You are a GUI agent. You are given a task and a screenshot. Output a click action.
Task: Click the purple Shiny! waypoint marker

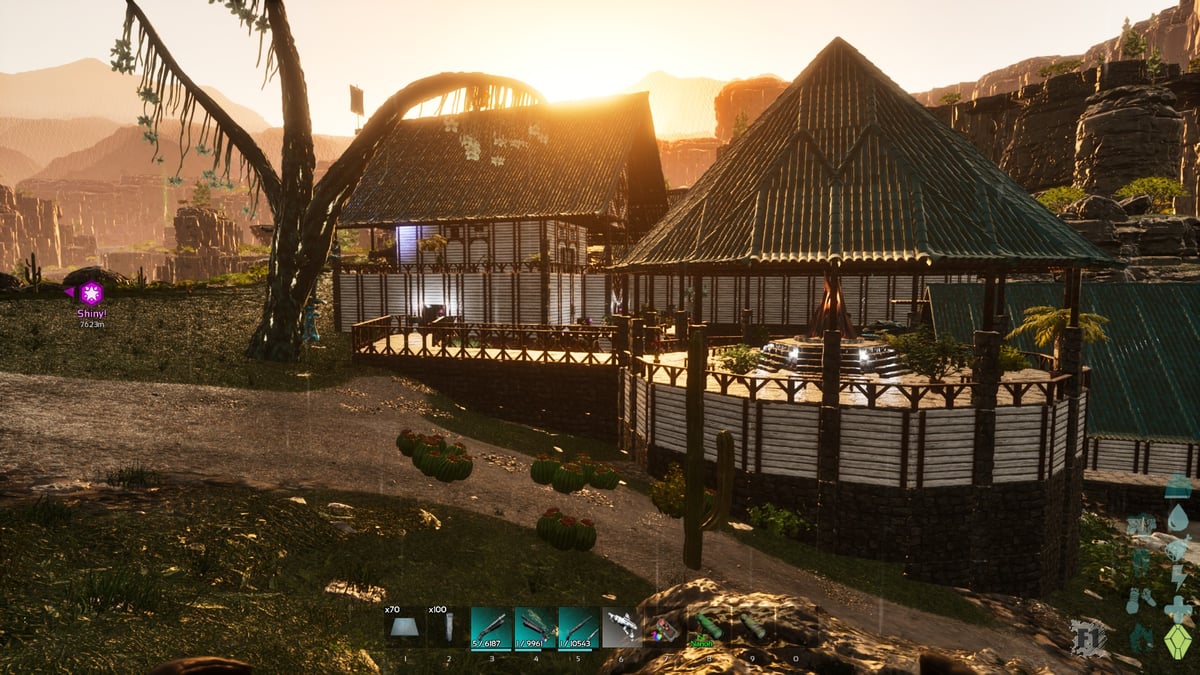(91, 293)
